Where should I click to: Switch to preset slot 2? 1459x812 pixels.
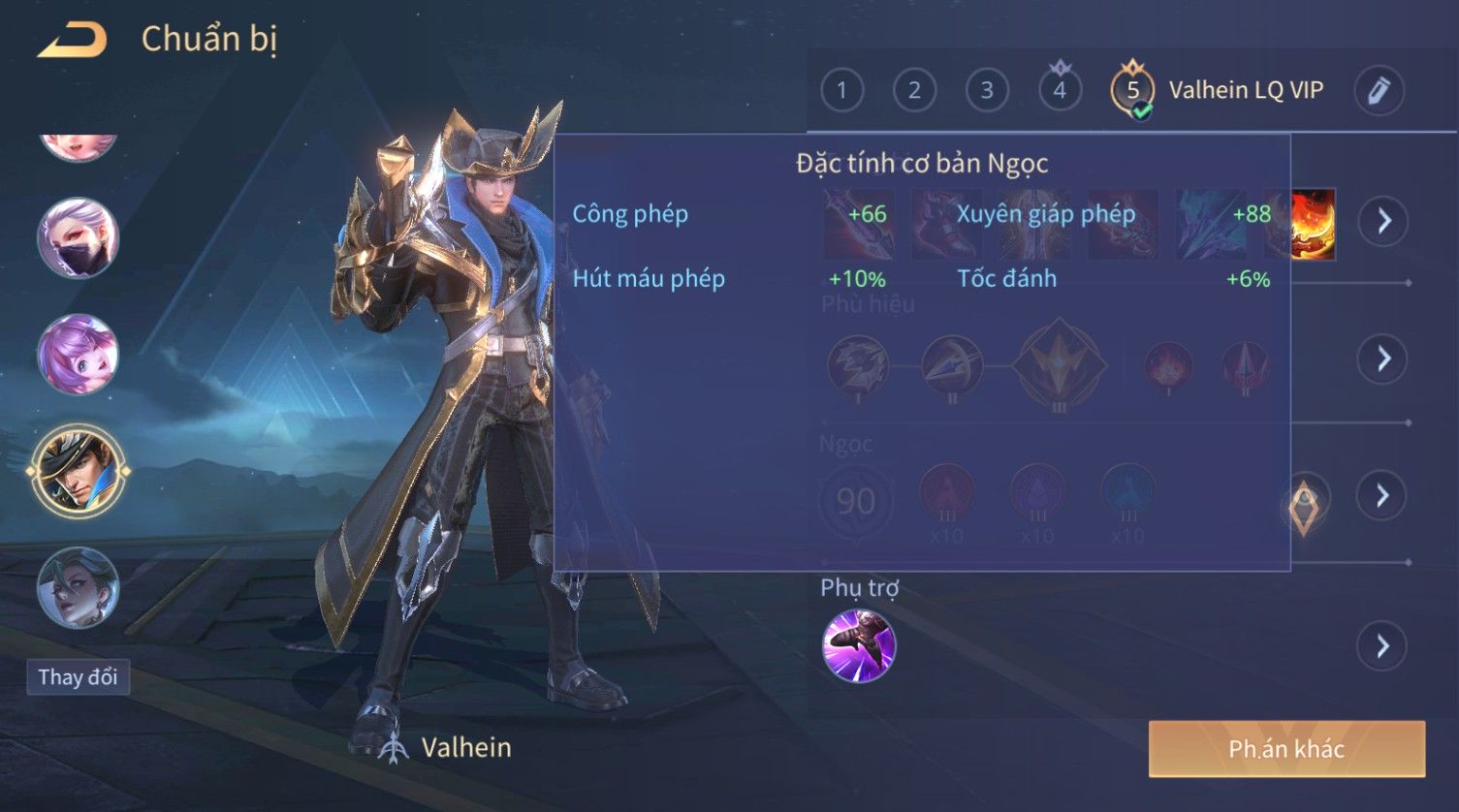914,91
